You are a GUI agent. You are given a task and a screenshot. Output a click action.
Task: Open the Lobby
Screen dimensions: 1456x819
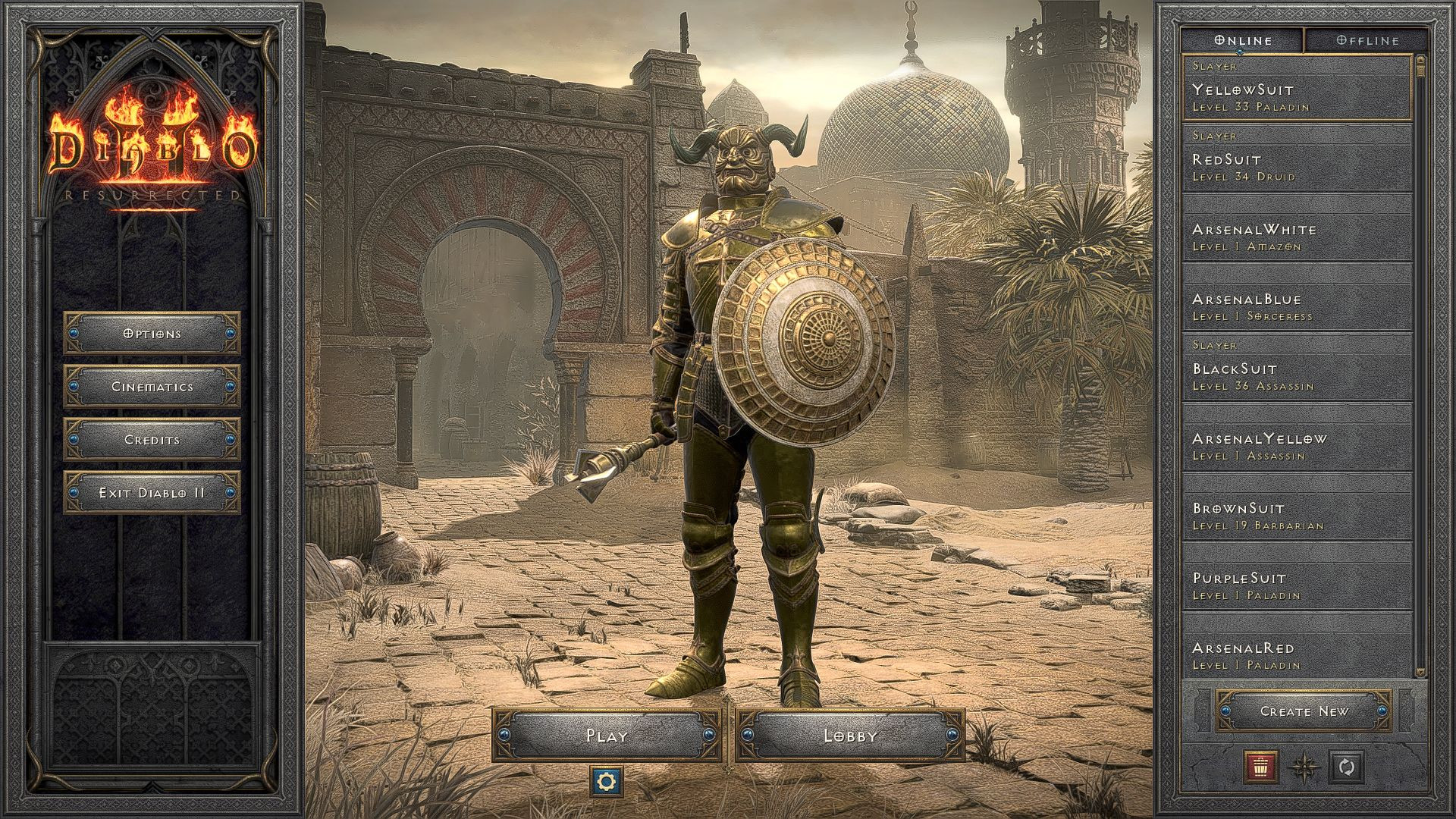tap(851, 735)
